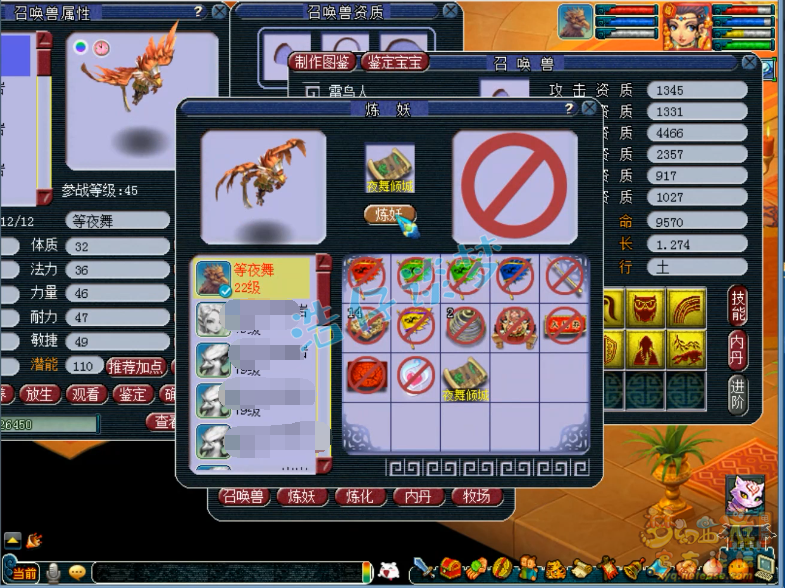Open the bottom 召唤兽 tab
785x588 pixels.
[x=243, y=497]
